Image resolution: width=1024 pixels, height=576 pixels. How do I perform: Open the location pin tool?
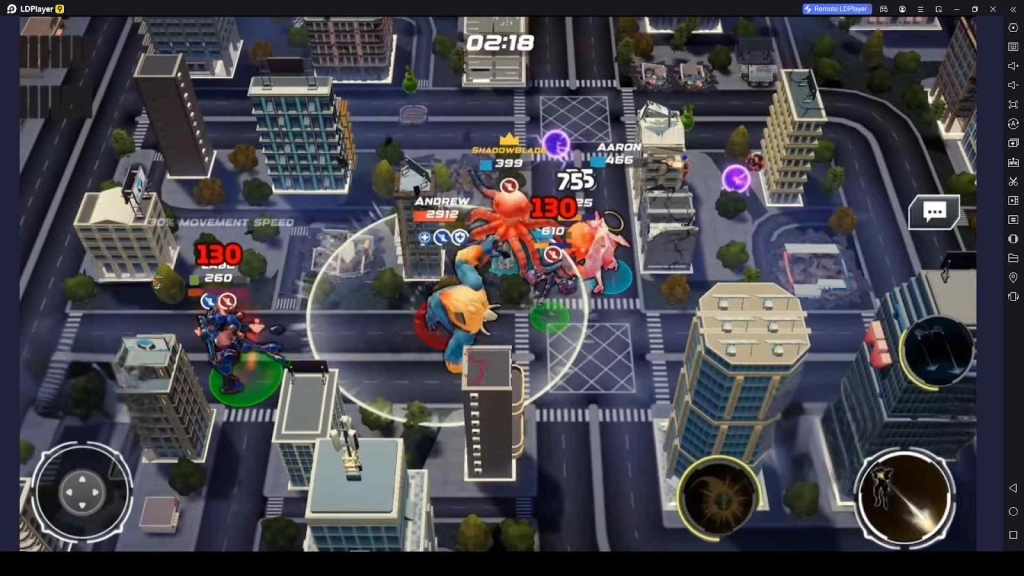coord(1013,277)
